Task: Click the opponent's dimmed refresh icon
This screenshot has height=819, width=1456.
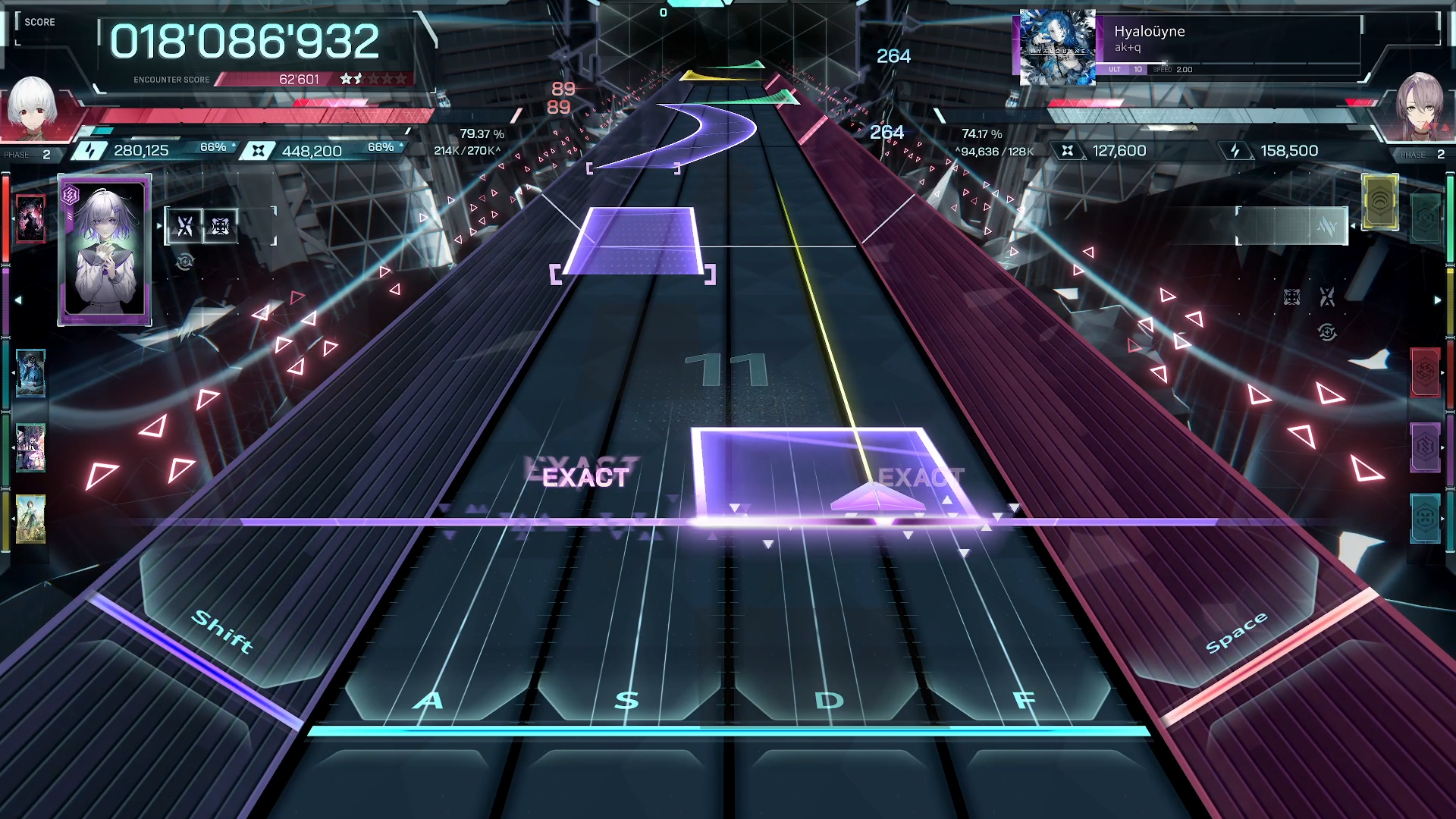Action: click(1327, 332)
